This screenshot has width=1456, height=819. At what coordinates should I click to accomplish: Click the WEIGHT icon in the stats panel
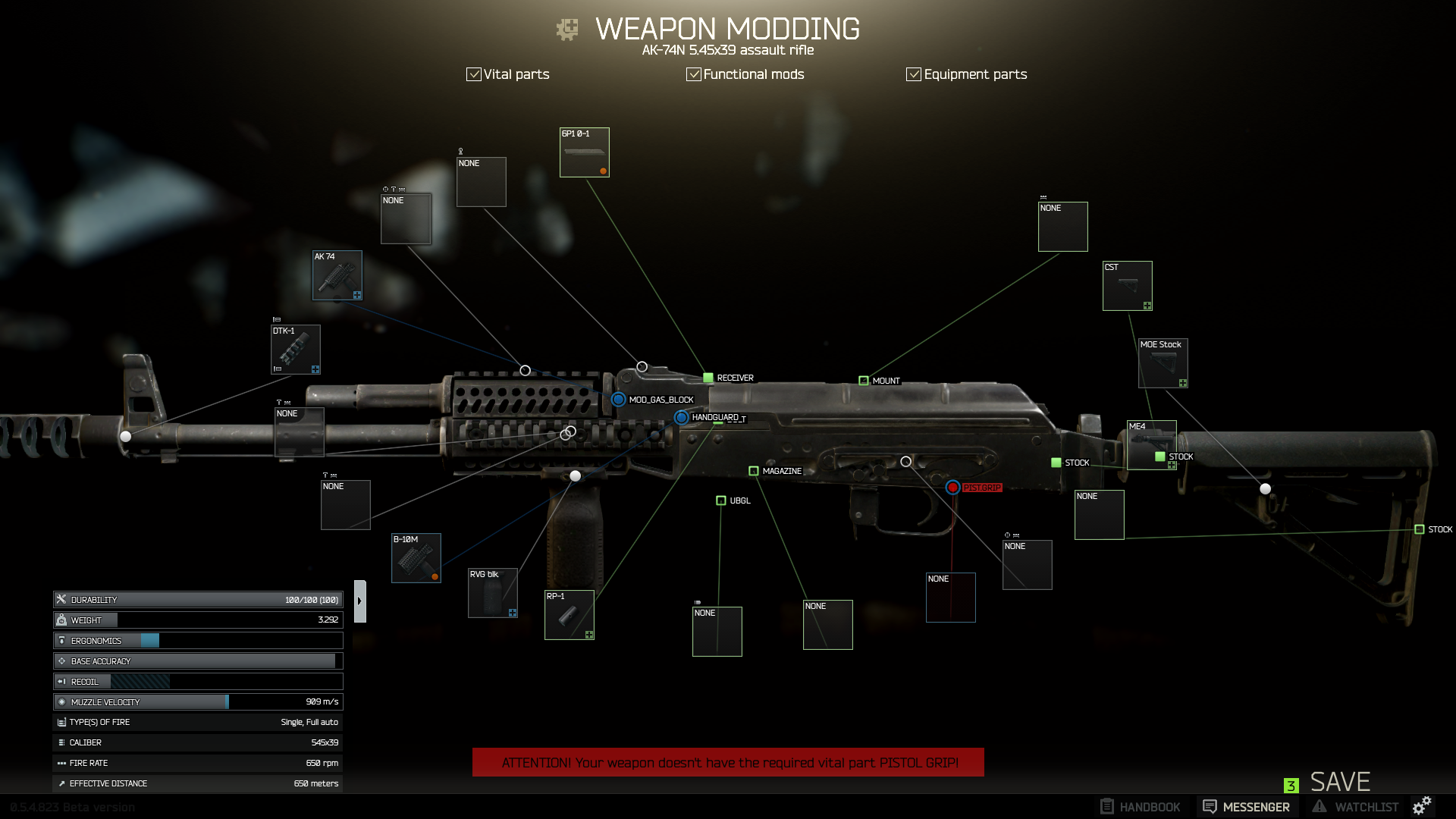62,620
